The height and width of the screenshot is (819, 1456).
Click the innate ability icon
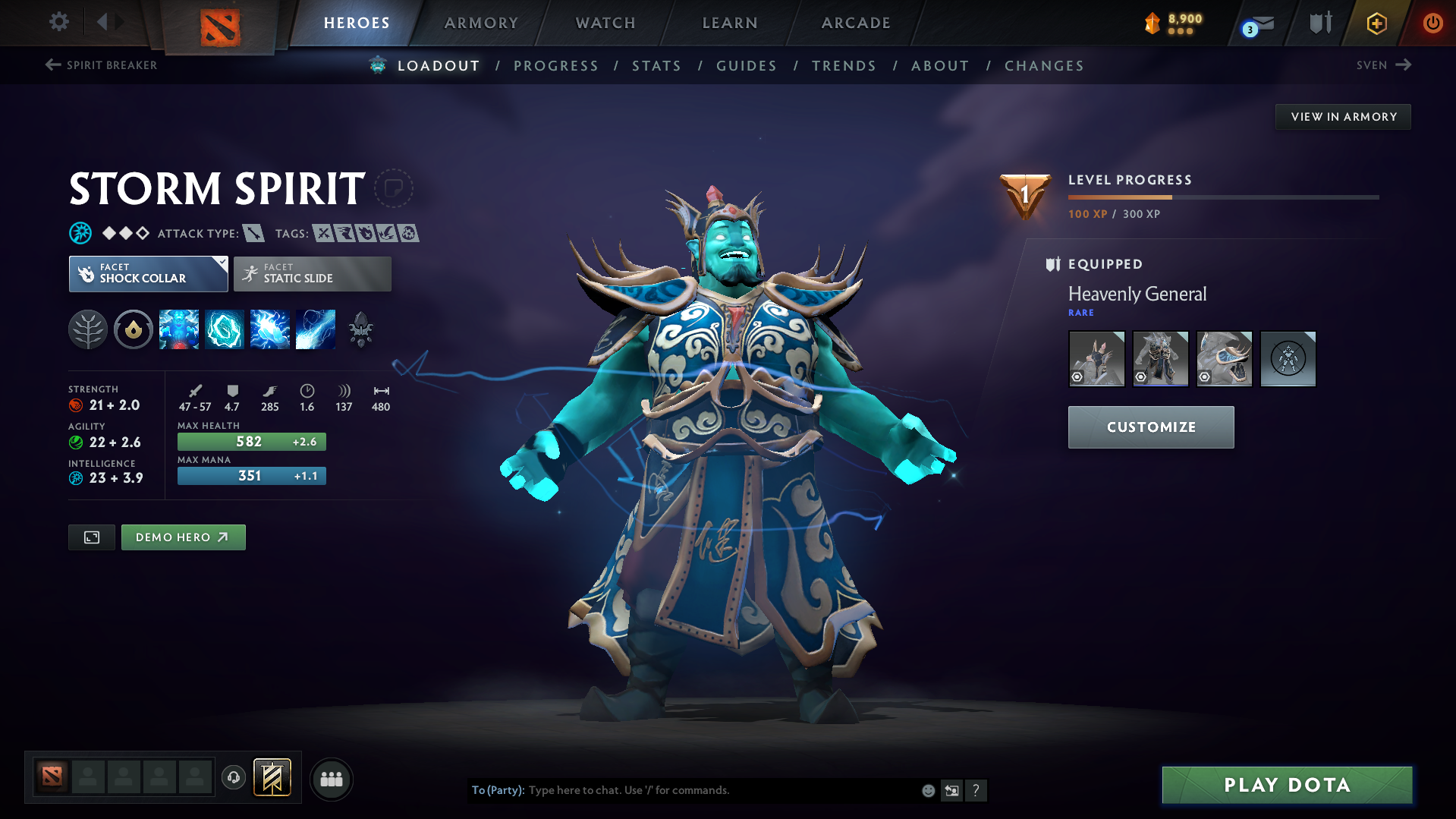134,329
